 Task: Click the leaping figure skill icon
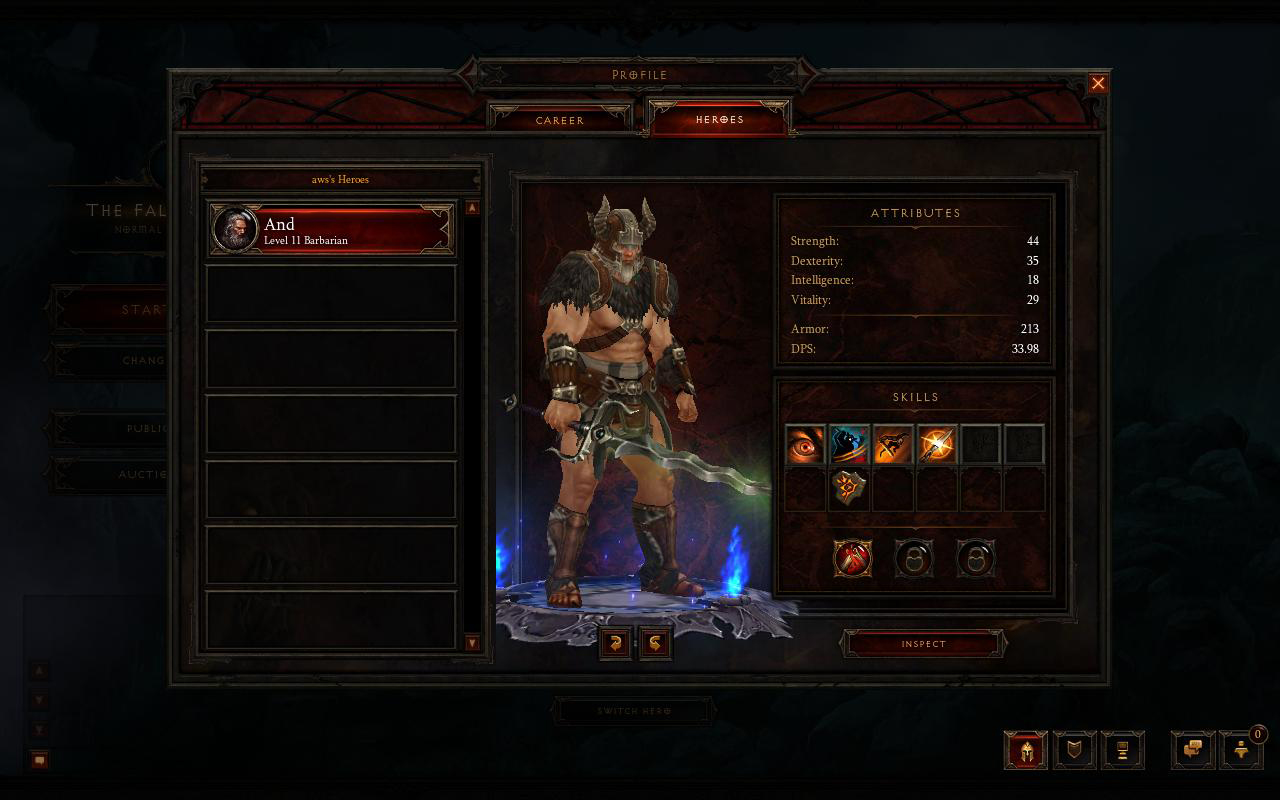click(x=893, y=444)
